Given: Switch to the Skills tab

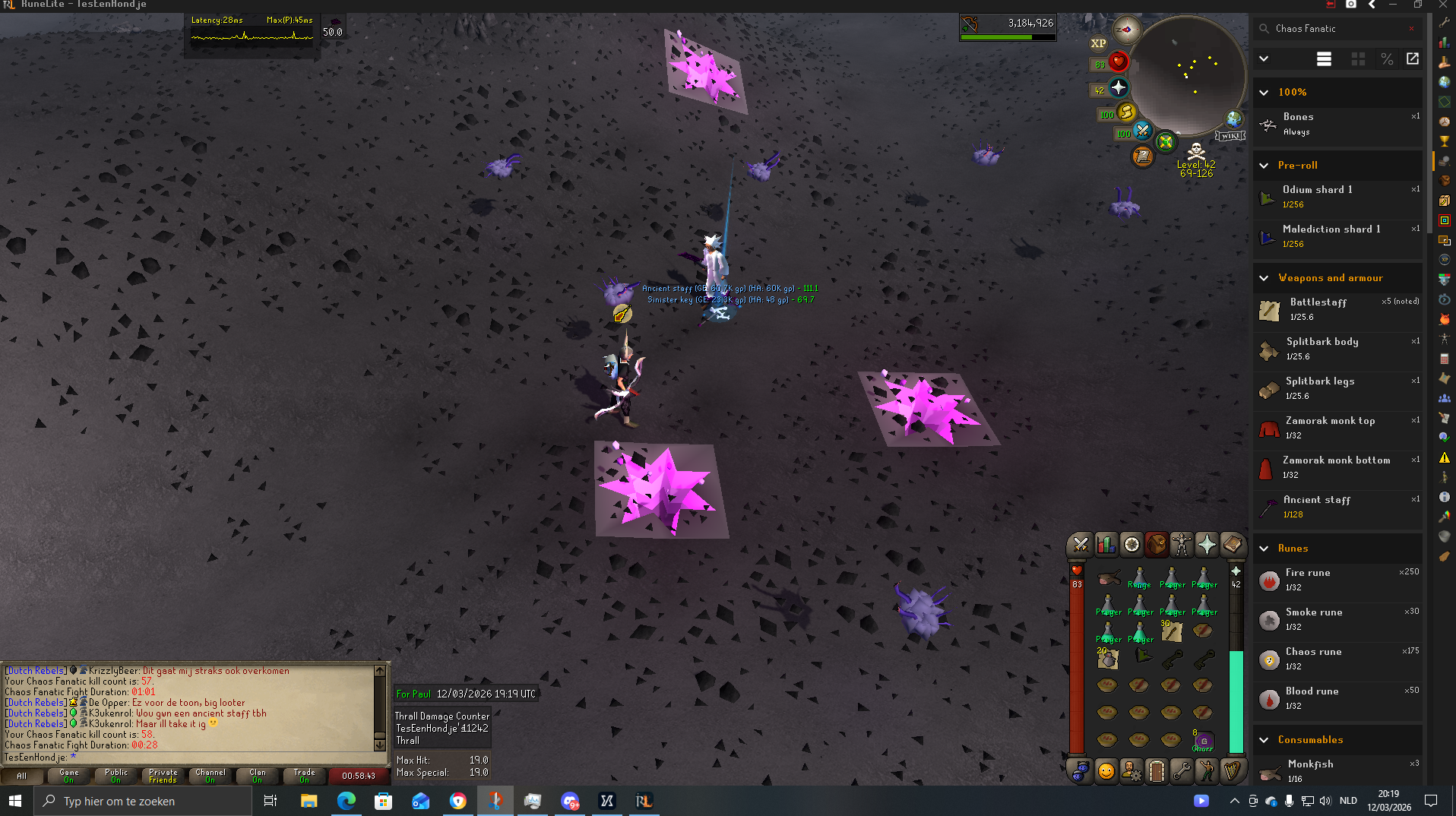Looking at the screenshot, I should 1106,545.
